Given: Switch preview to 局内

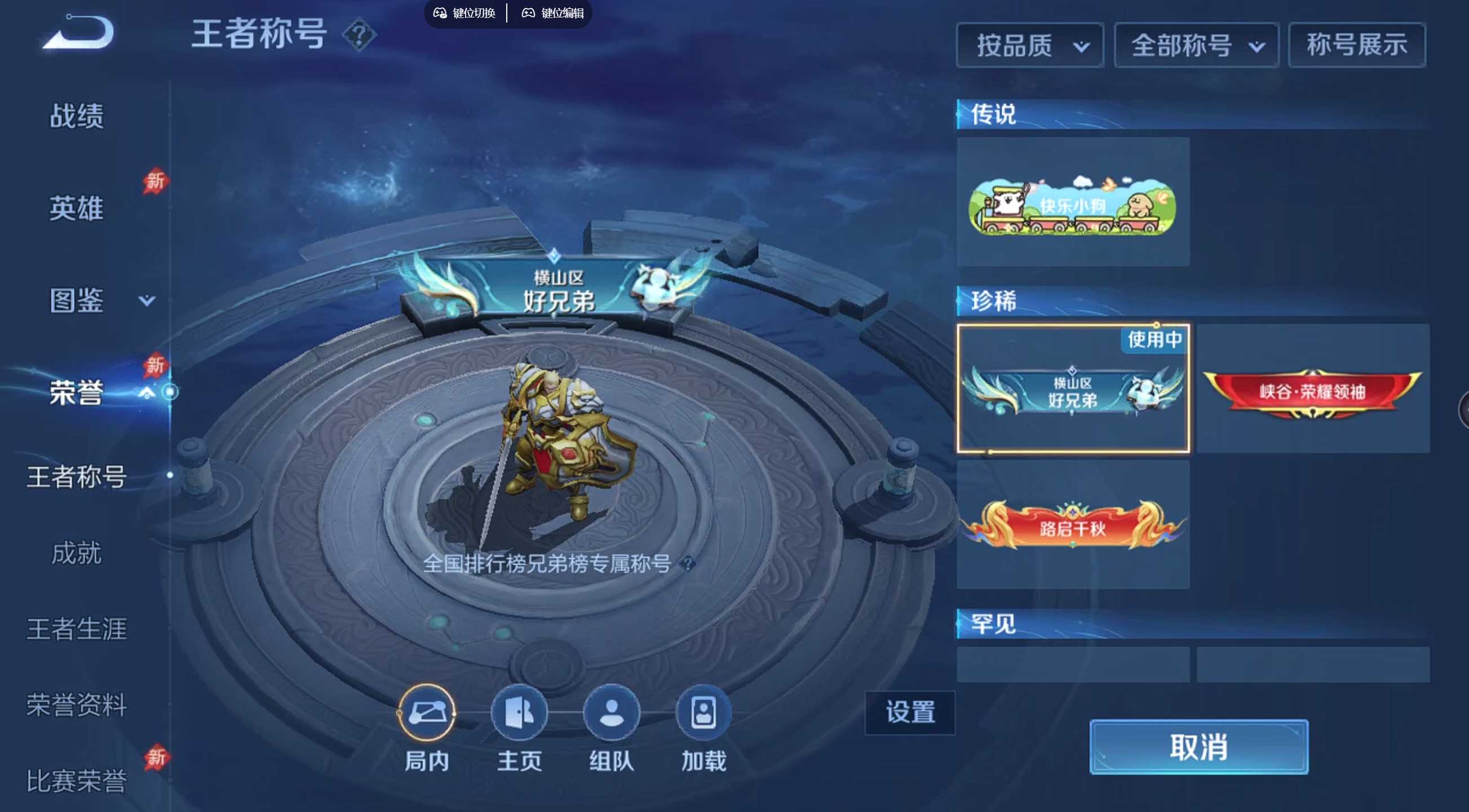Looking at the screenshot, I should click(x=427, y=713).
